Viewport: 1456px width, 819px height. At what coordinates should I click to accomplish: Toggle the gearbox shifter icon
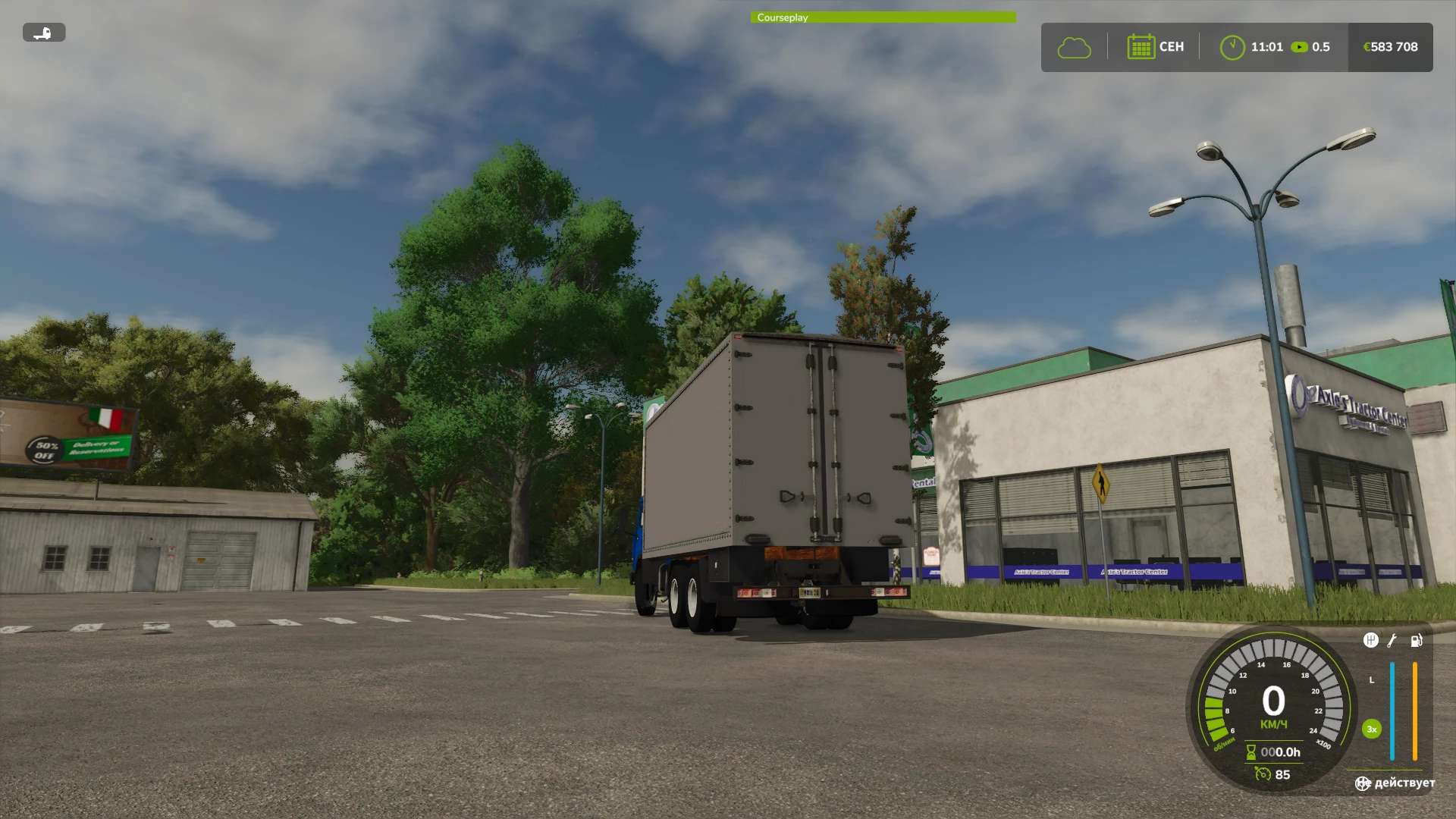point(1370,641)
